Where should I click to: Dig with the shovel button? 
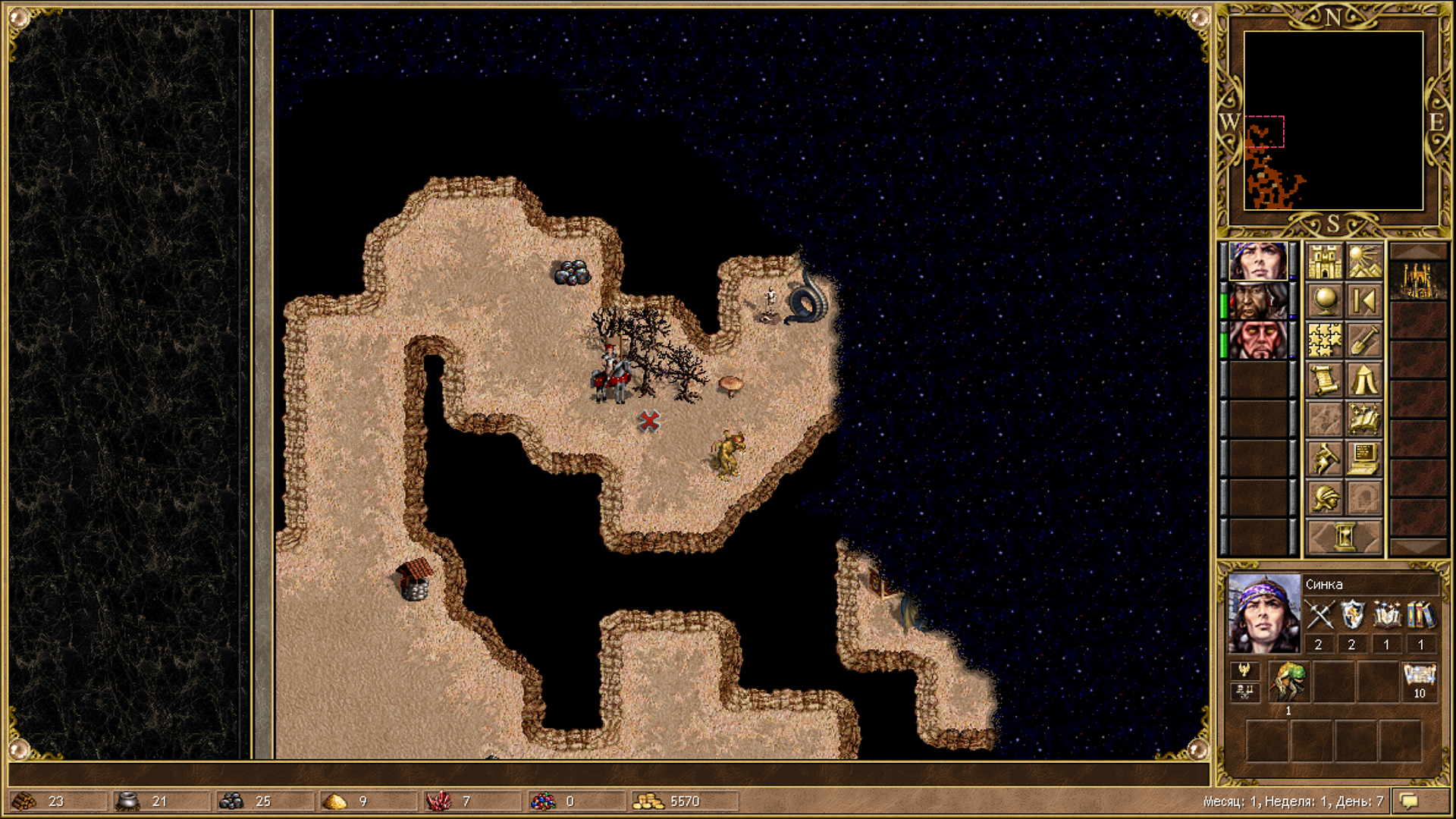(x=1364, y=340)
